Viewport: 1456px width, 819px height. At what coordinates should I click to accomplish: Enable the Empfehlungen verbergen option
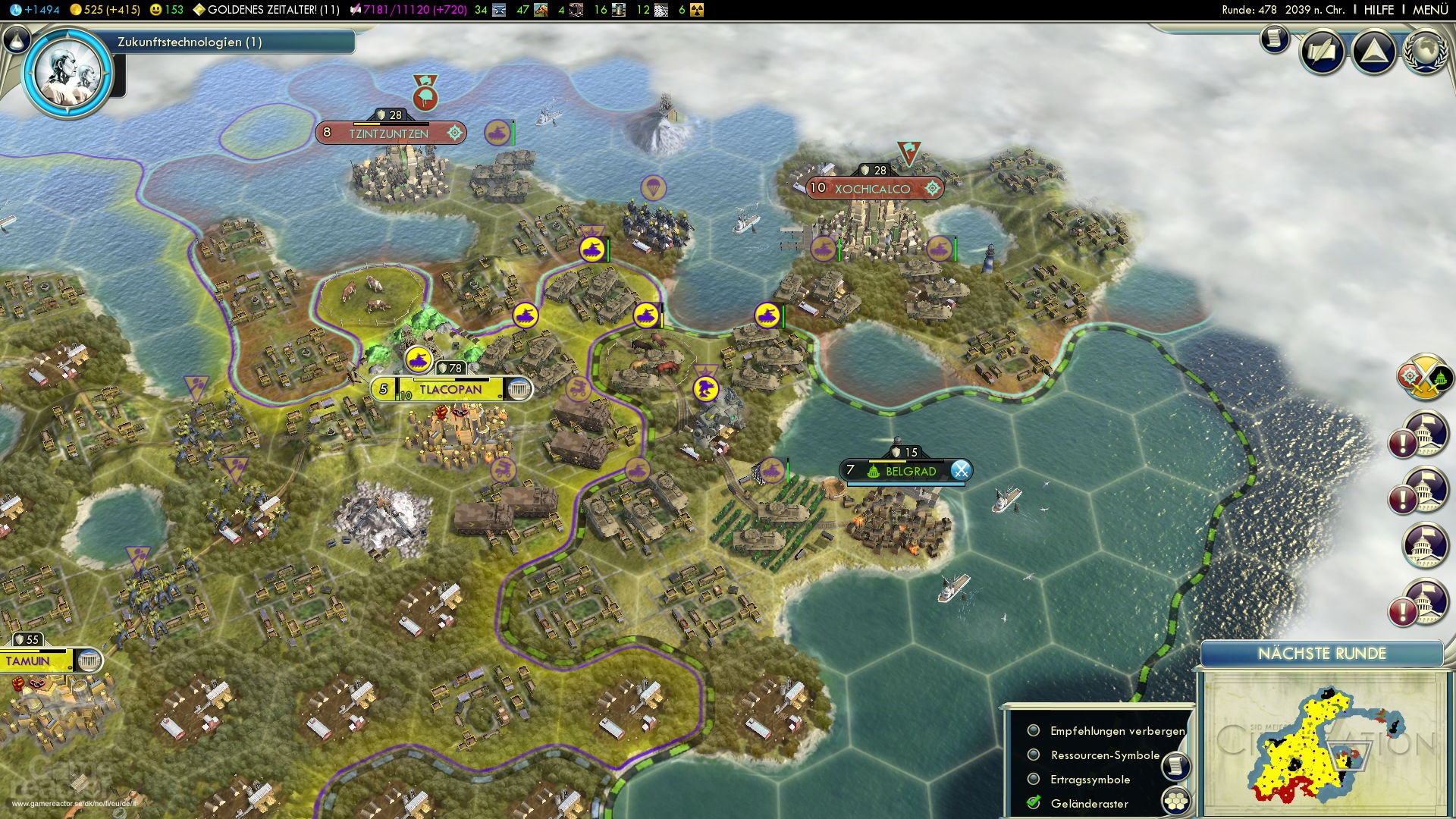coord(1033,731)
